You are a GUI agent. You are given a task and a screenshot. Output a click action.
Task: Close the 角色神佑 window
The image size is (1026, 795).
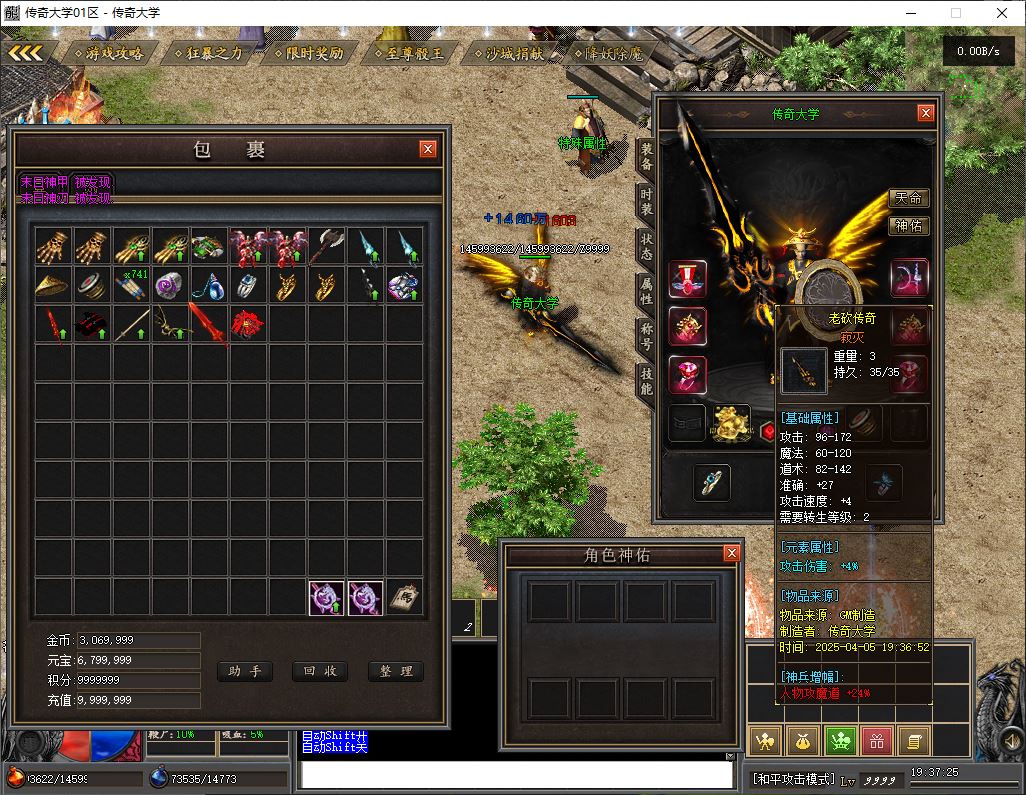[x=731, y=553]
